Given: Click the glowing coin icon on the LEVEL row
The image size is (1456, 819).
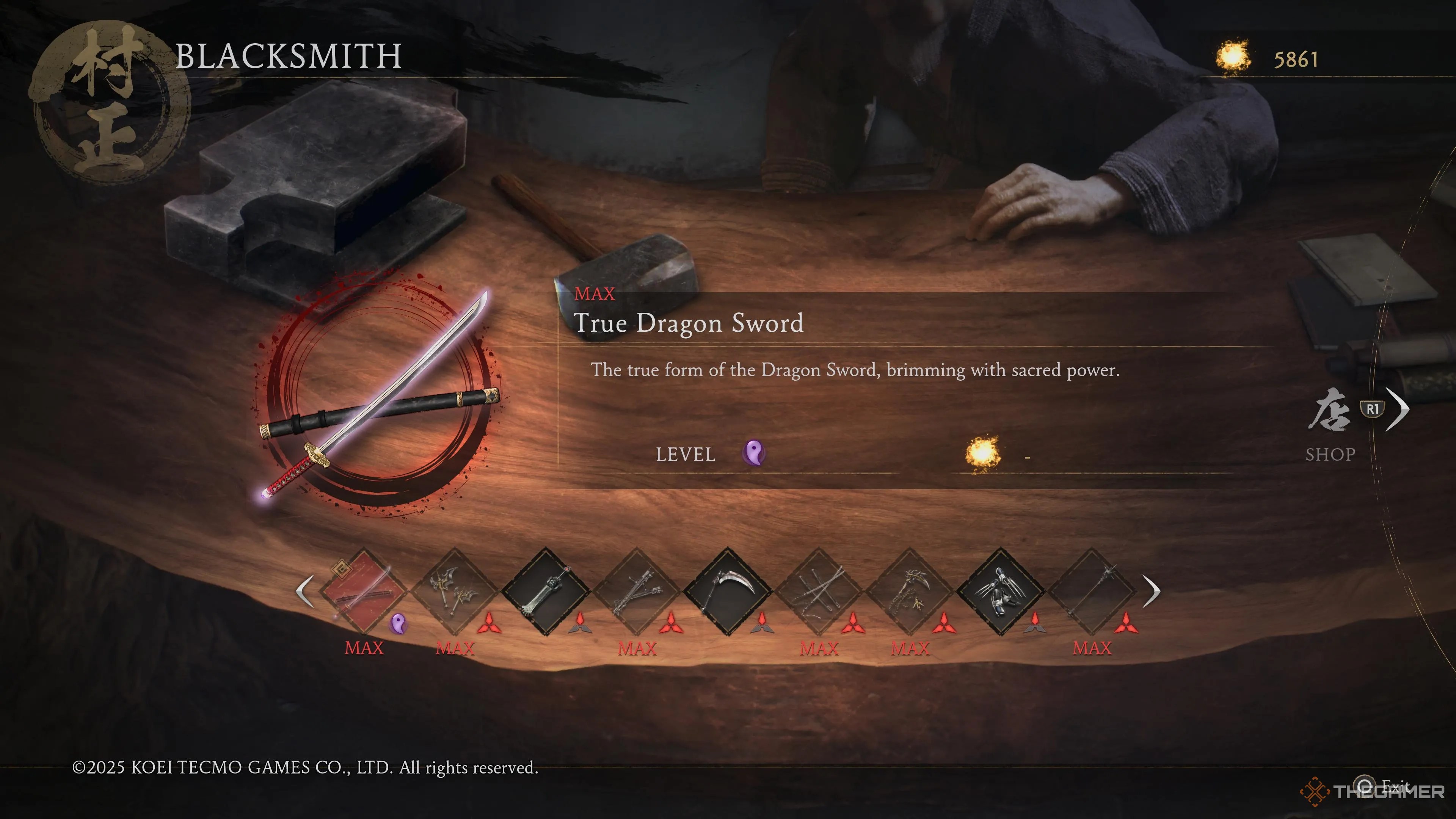Looking at the screenshot, I should 984,452.
